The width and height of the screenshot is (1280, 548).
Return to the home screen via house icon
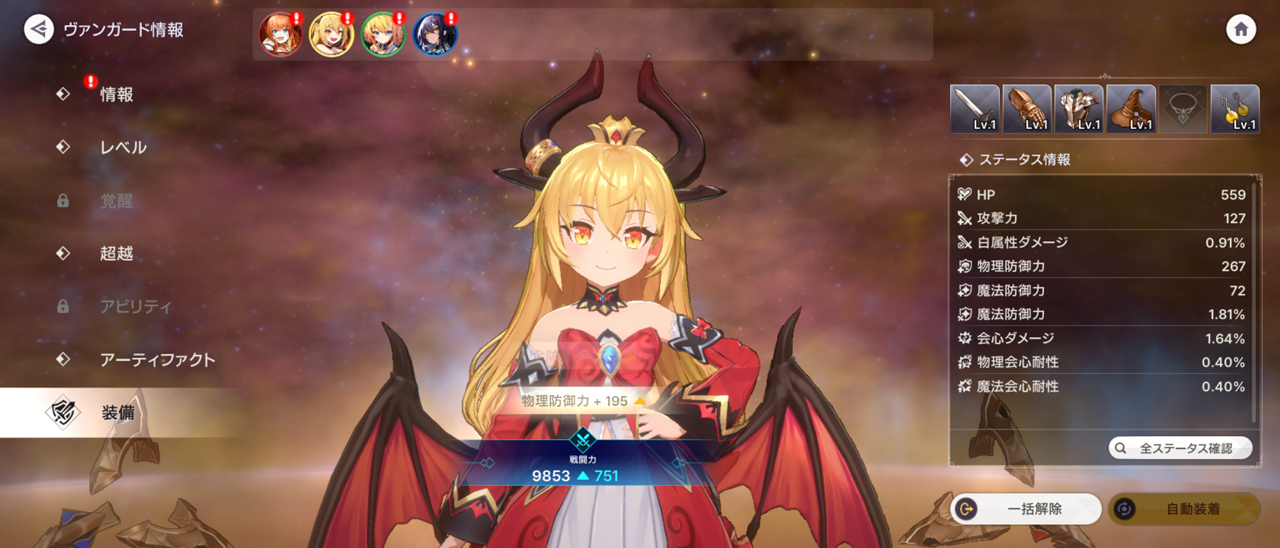(x=1241, y=29)
